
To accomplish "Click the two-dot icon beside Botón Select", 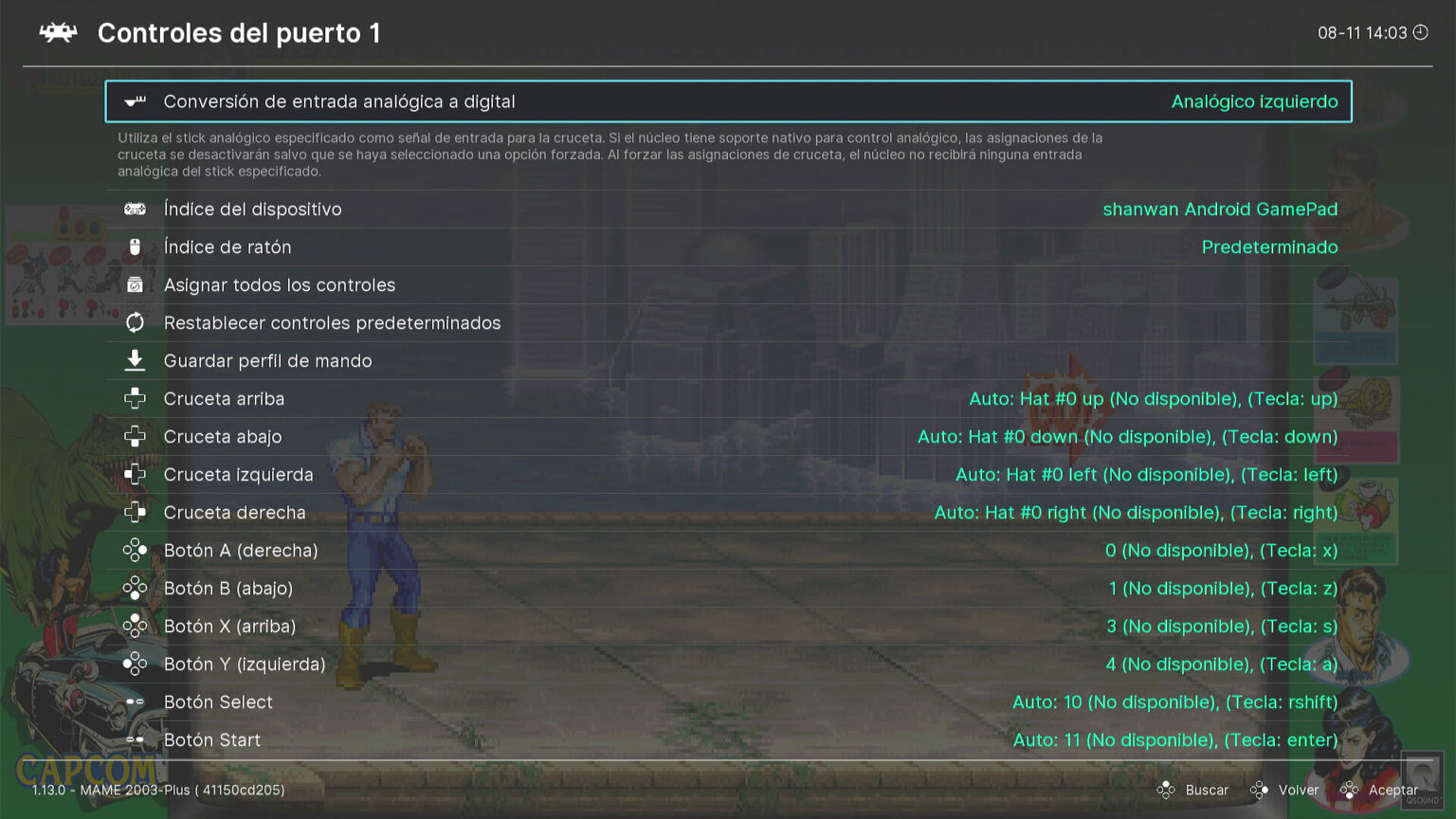I will coord(135,701).
